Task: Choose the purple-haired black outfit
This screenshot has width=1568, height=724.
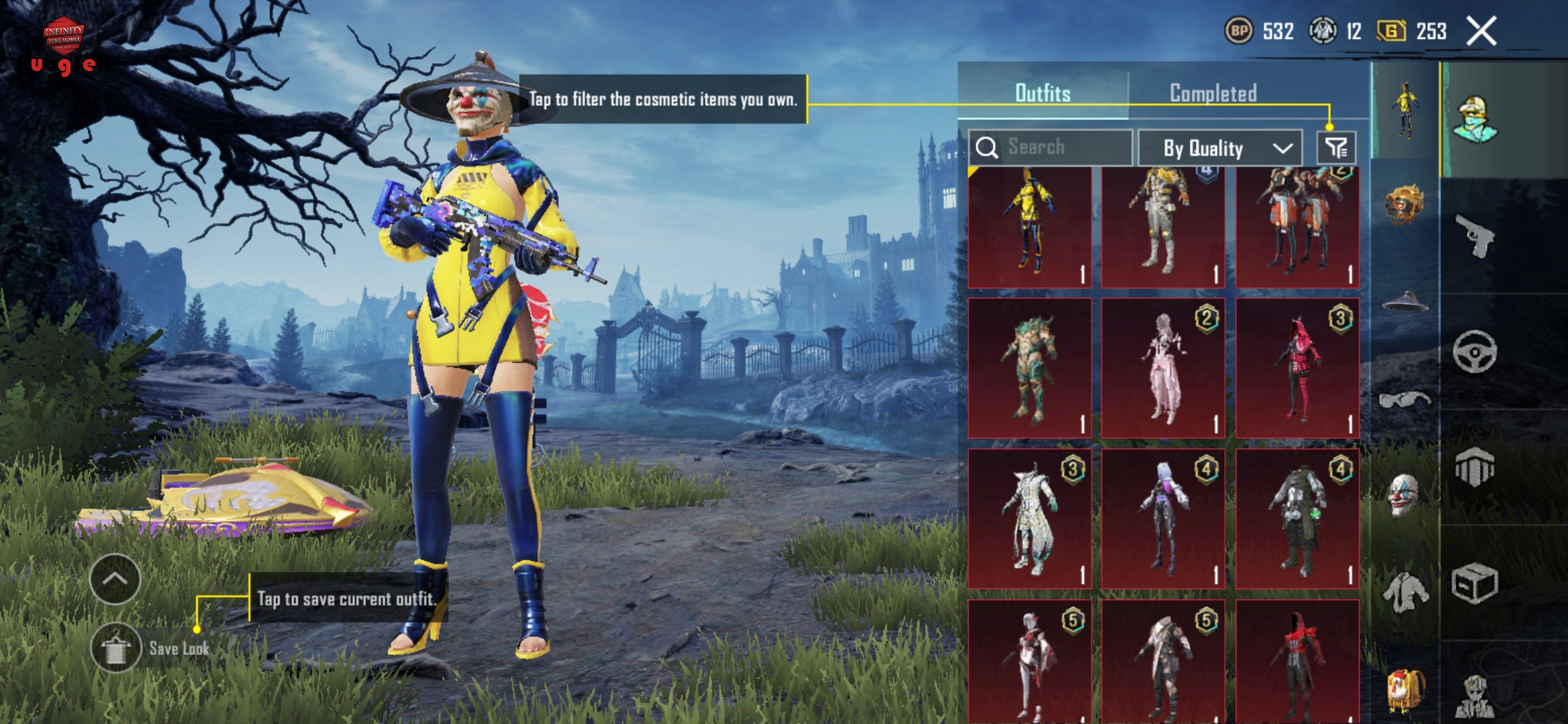Action: 1163,519
